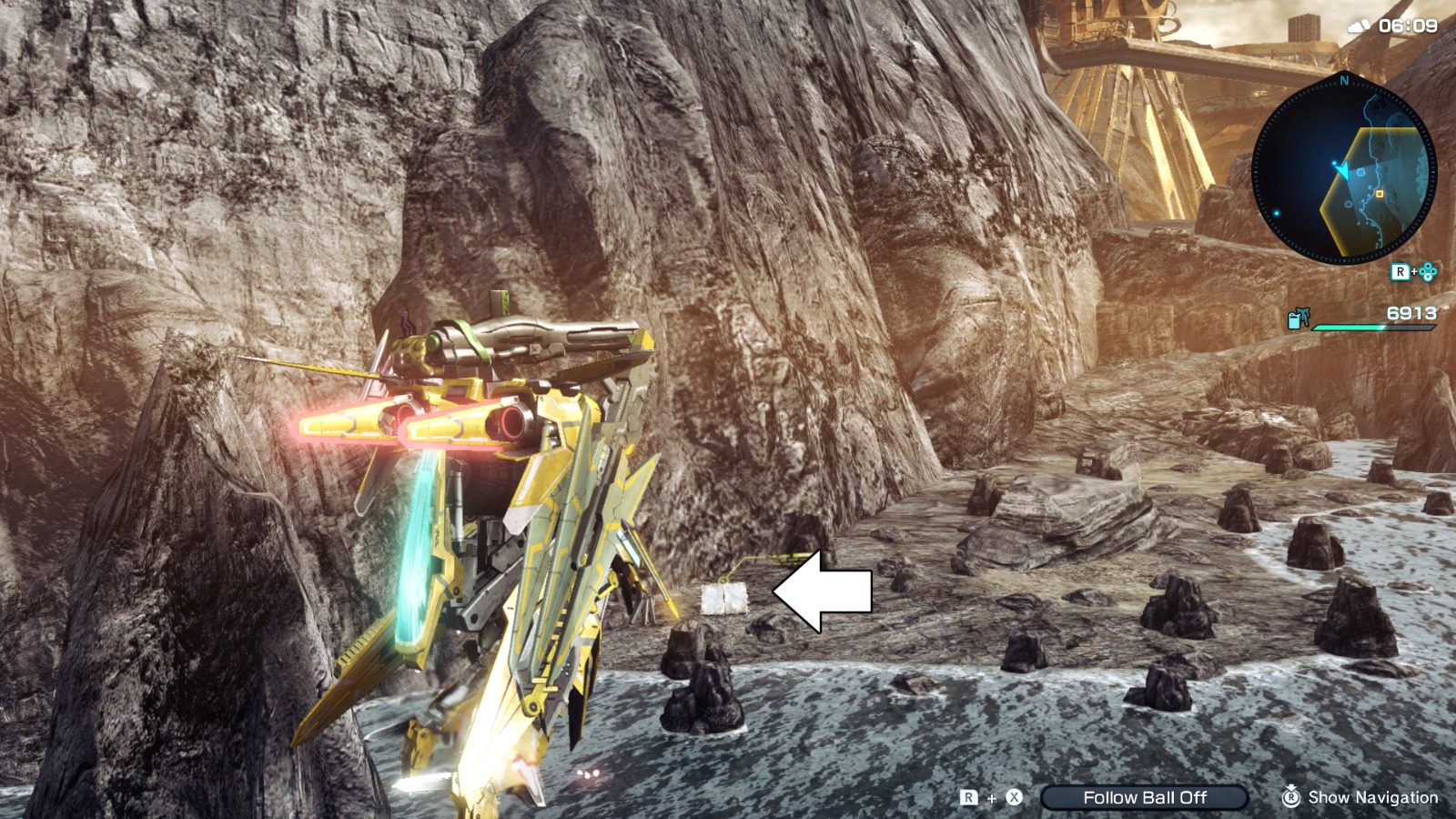Click the directional-pad icon in the R prompt
Screen dimensions: 1456x819
(x=1429, y=272)
